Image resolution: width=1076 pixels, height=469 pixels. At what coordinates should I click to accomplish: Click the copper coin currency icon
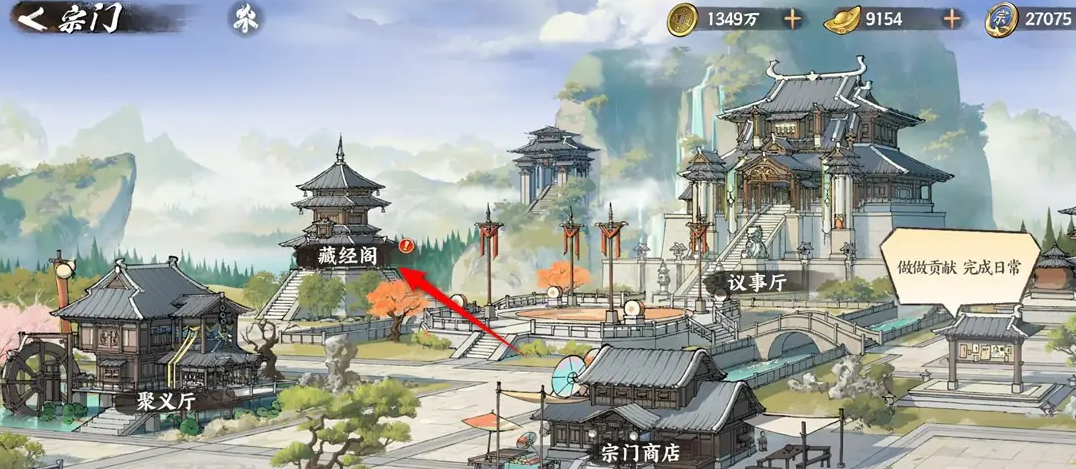[684, 18]
